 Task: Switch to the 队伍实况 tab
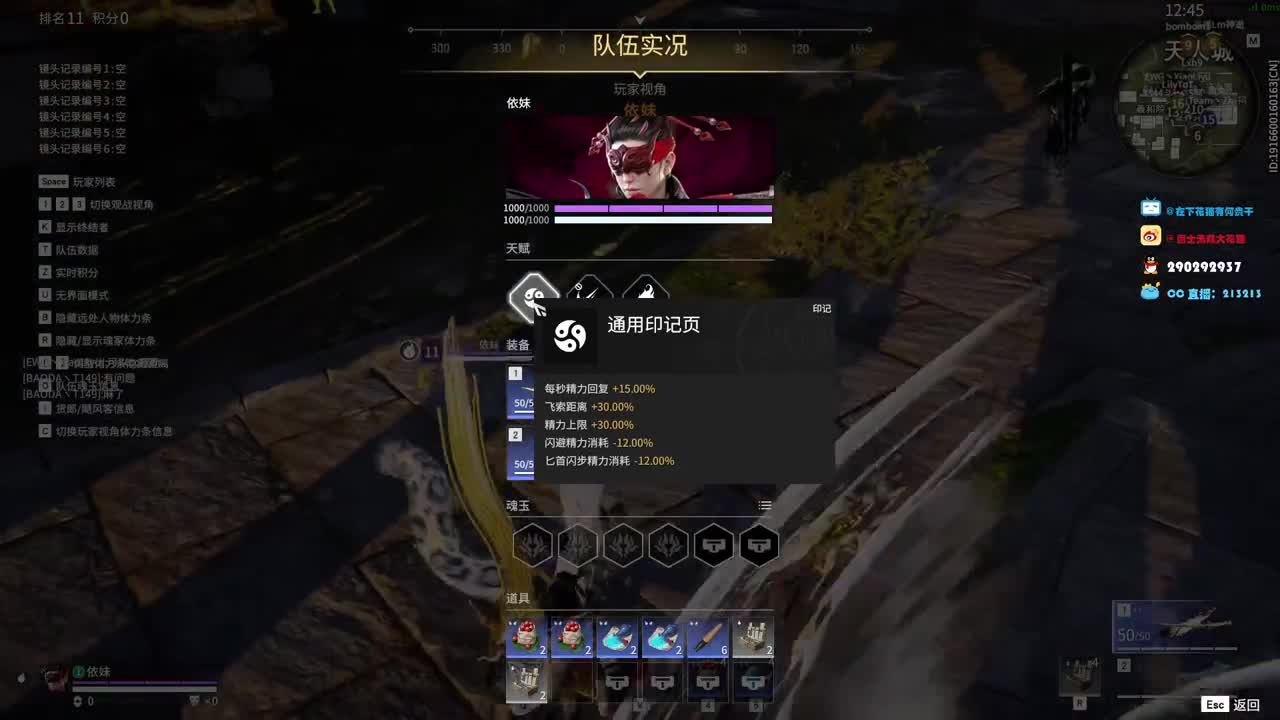click(x=639, y=46)
